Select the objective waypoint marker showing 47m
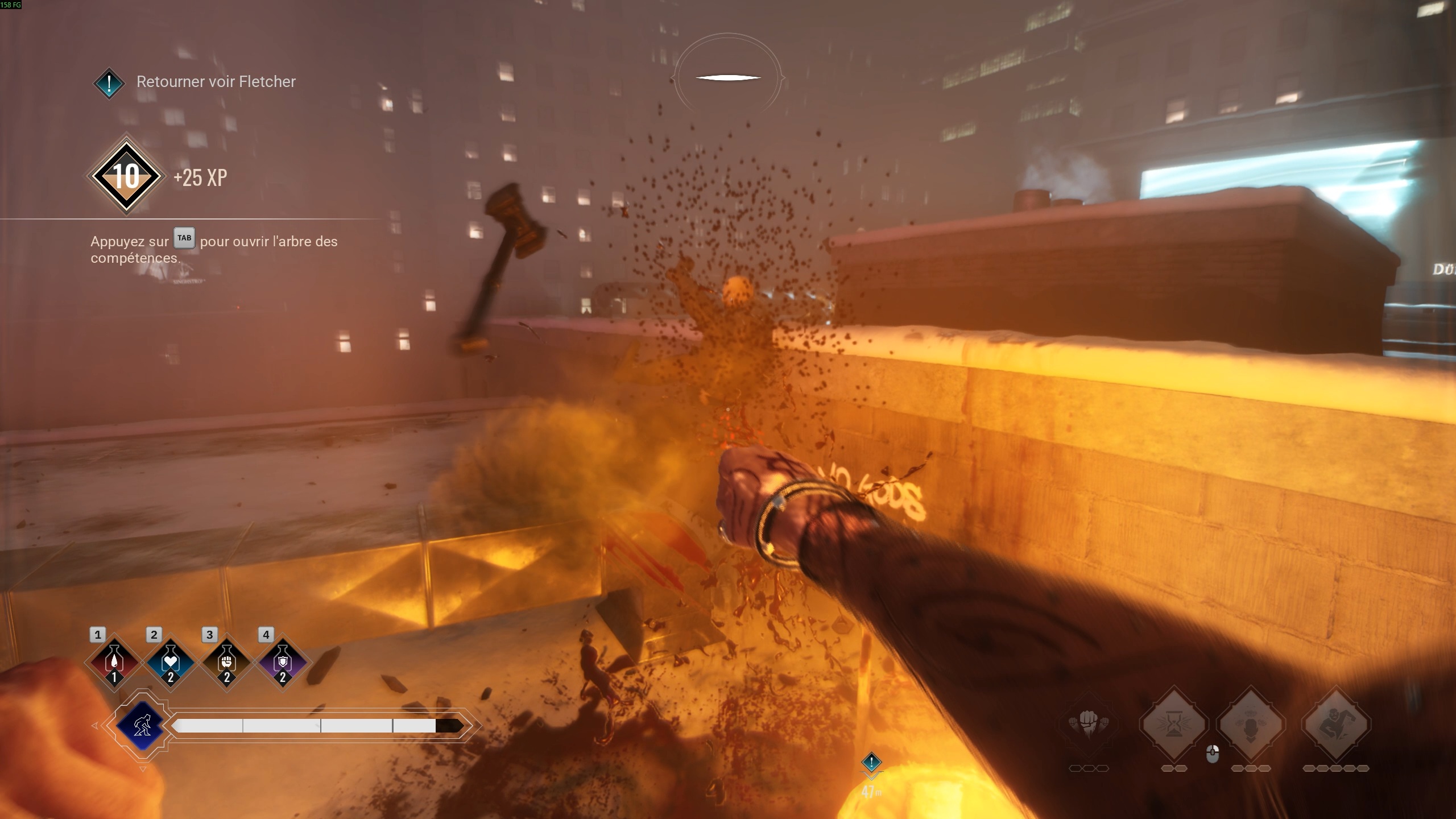 [871, 763]
